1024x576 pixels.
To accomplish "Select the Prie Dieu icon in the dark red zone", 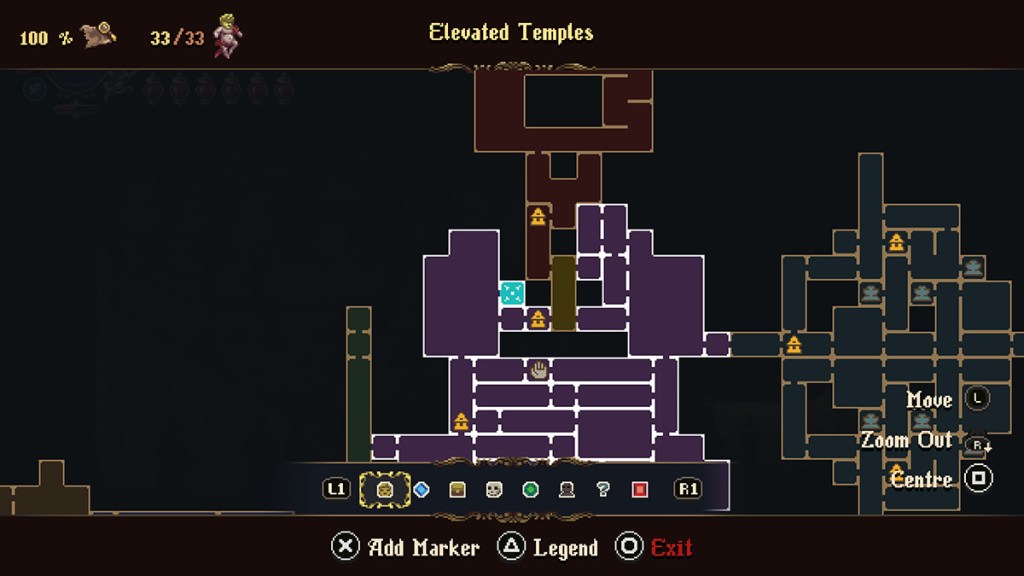I will (538, 216).
